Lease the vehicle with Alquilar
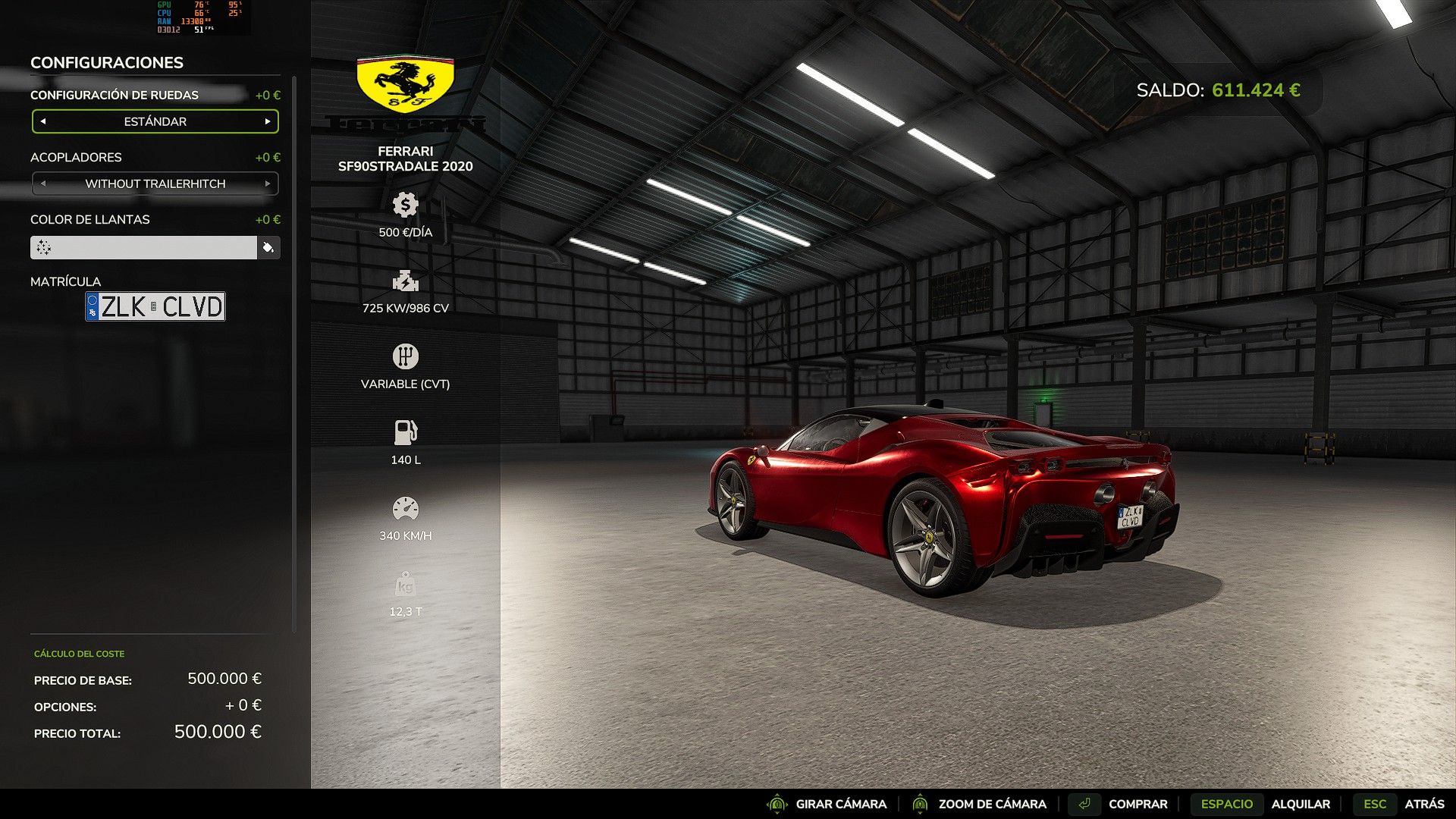The height and width of the screenshot is (819, 1456). click(x=1300, y=804)
